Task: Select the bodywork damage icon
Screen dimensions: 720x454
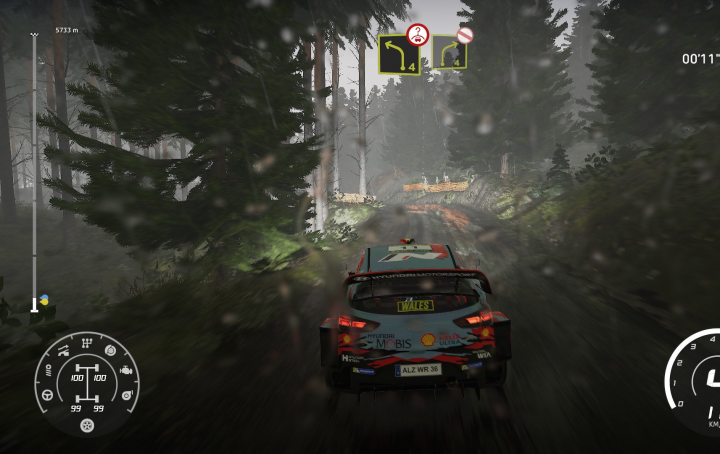Action: (x=63, y=352)
